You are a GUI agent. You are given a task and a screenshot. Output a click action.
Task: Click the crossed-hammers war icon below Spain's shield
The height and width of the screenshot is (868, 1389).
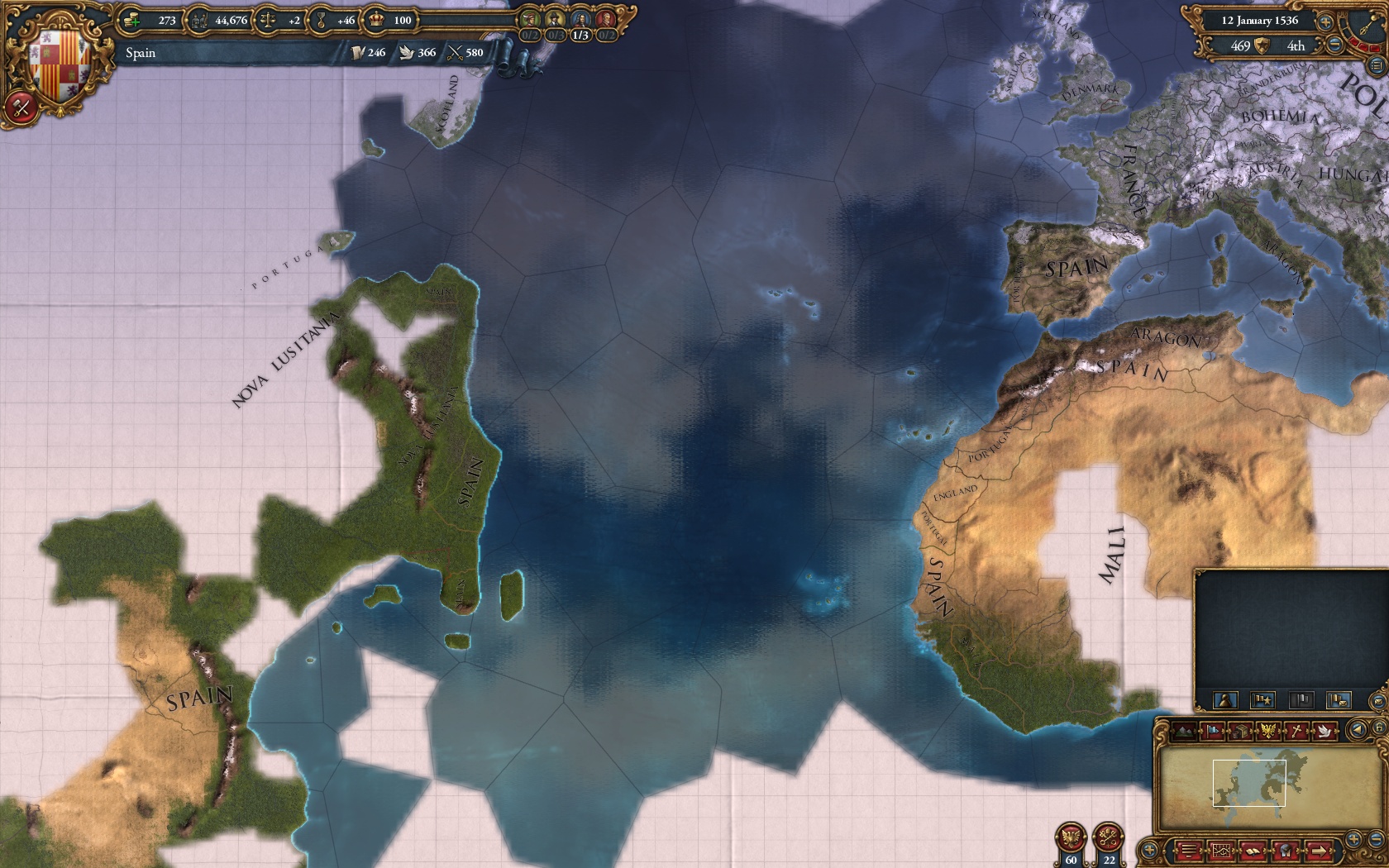coord(21,107)
